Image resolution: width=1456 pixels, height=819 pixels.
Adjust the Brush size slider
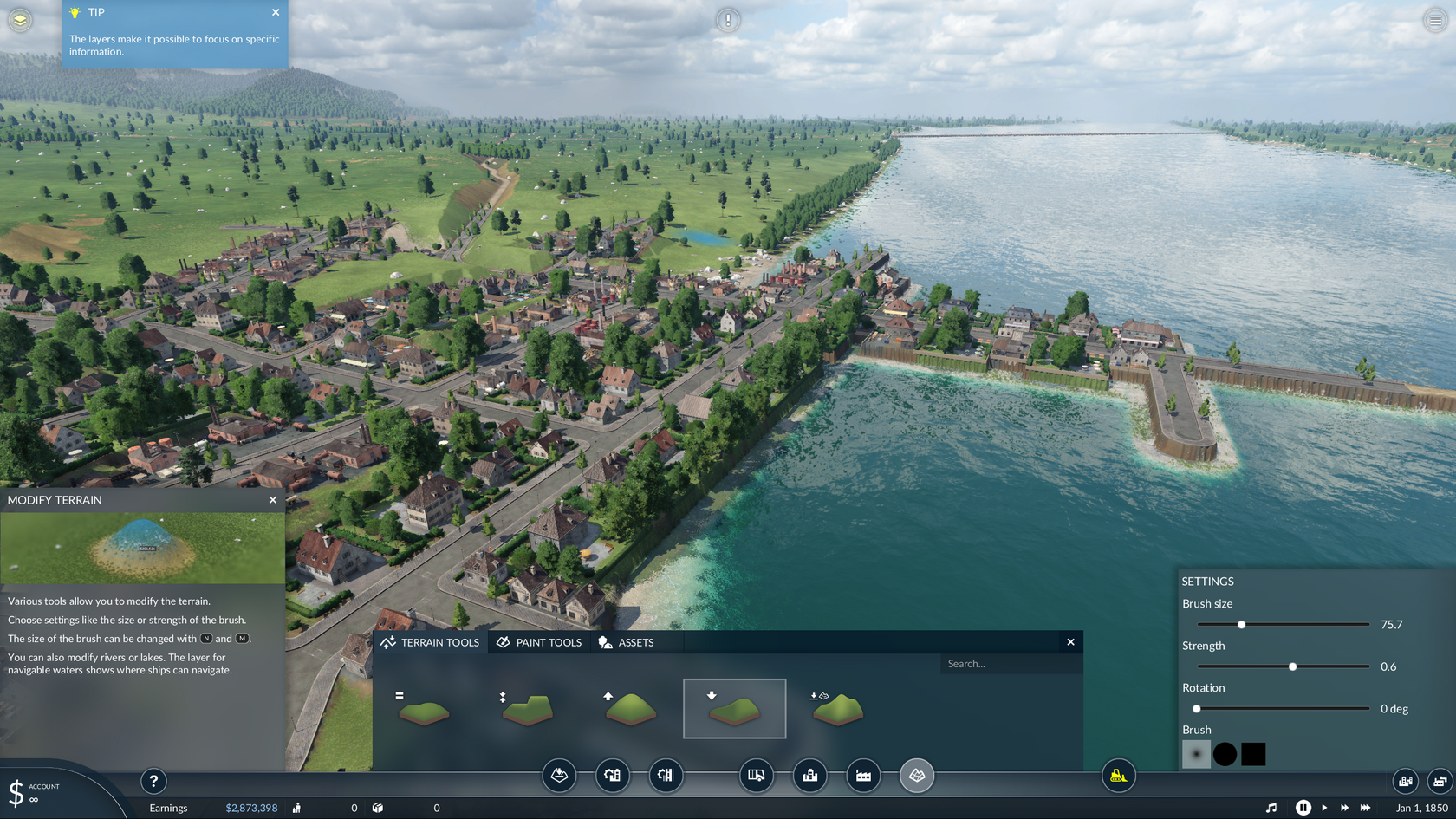click(x=1241, y=625)
